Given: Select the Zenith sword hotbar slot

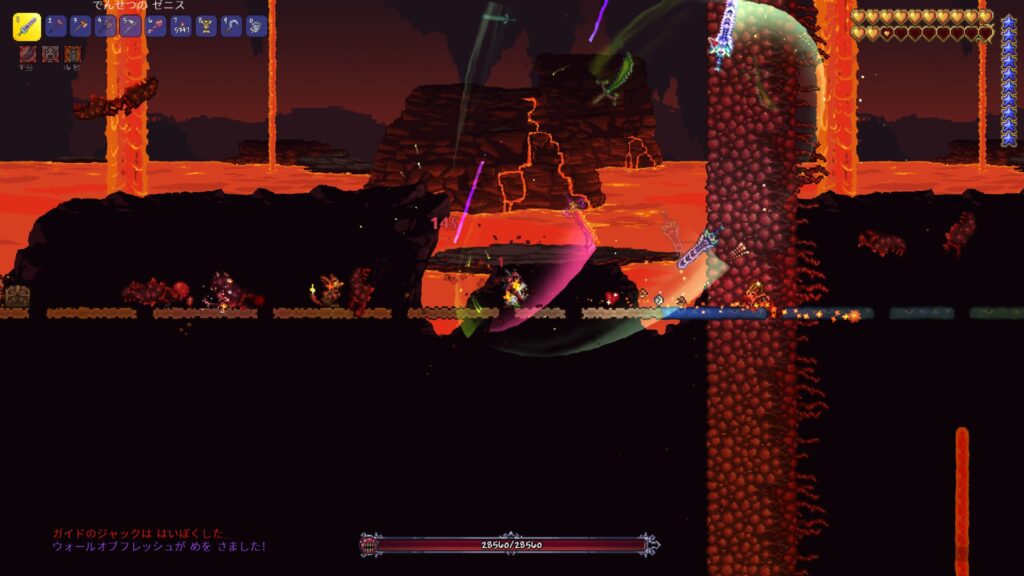Looking at the screenshot, I should [x=26, y=27].
